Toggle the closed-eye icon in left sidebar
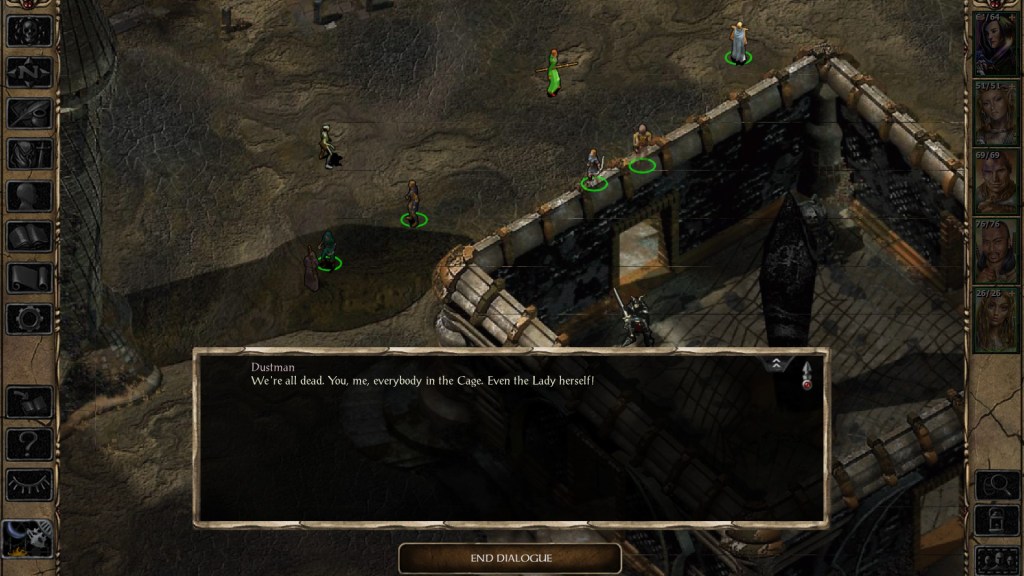Image resolution: width=1024 pixels, height=576 pixels. (x=29, y=484)
